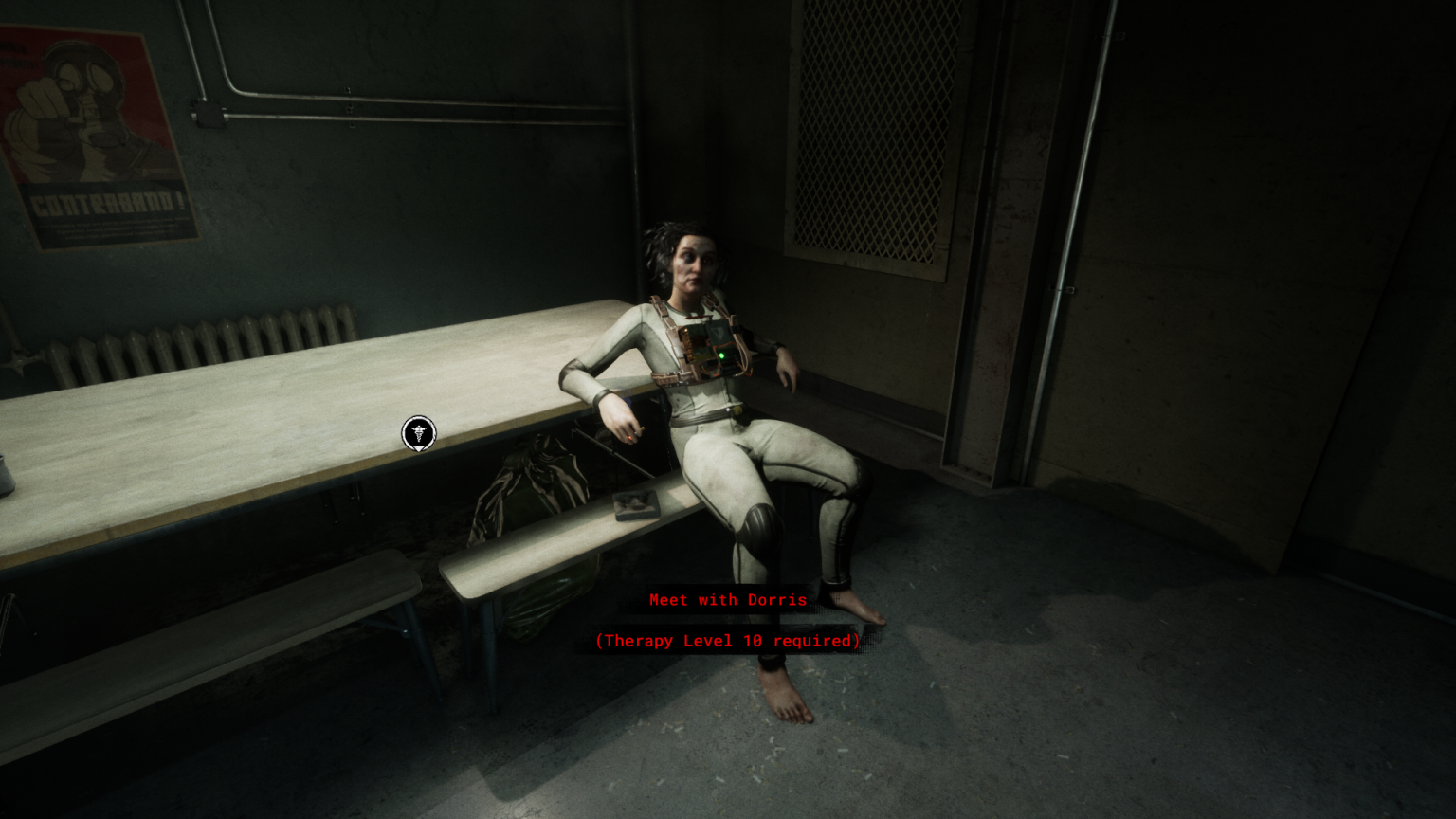Viewport: 1456px width, 819px height.
Task: Click the pointer triangle below the caduceus badge
Action: pos(418,448)
